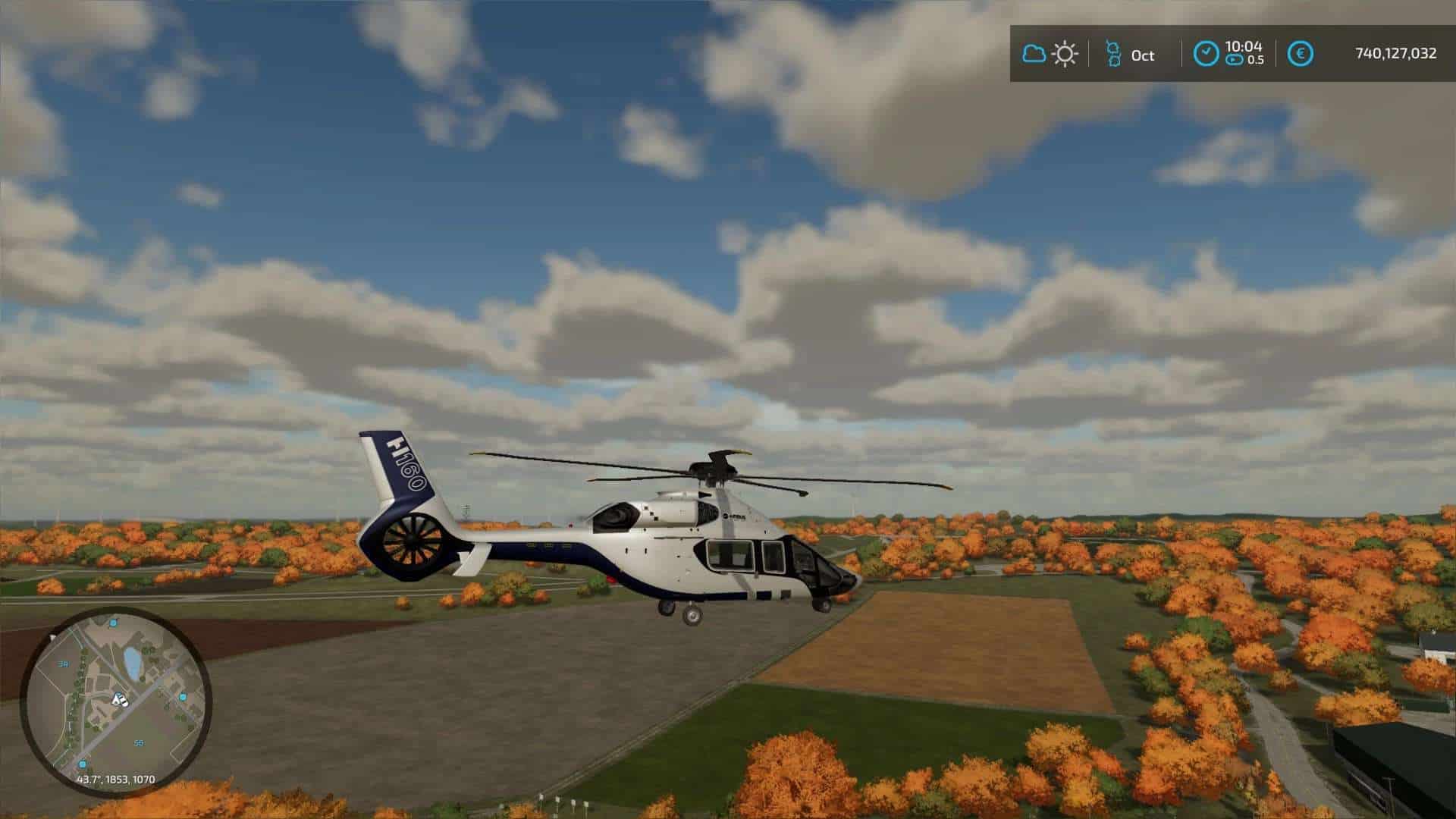Screen dimensions: 1456x819
Task: Click the blue marker near the minimap bottom
Action: click(x=82, y=764)
